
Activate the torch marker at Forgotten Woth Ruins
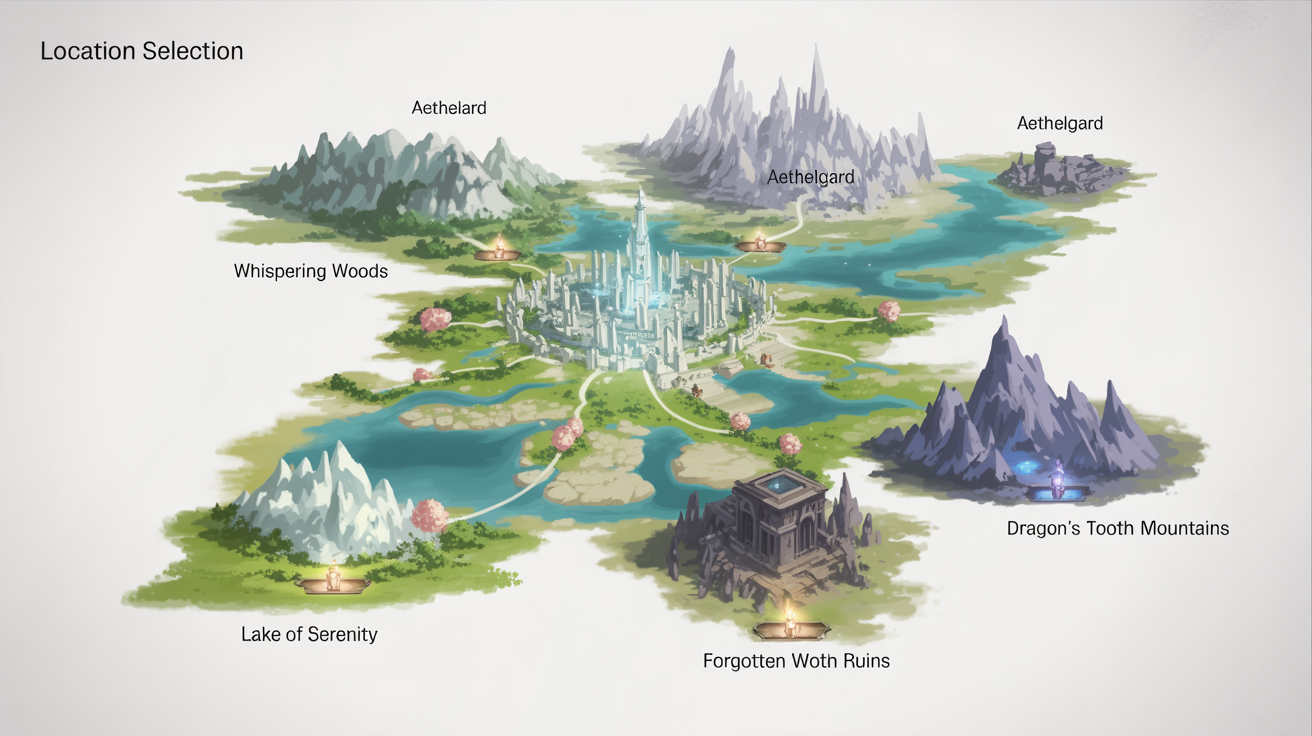790,628
